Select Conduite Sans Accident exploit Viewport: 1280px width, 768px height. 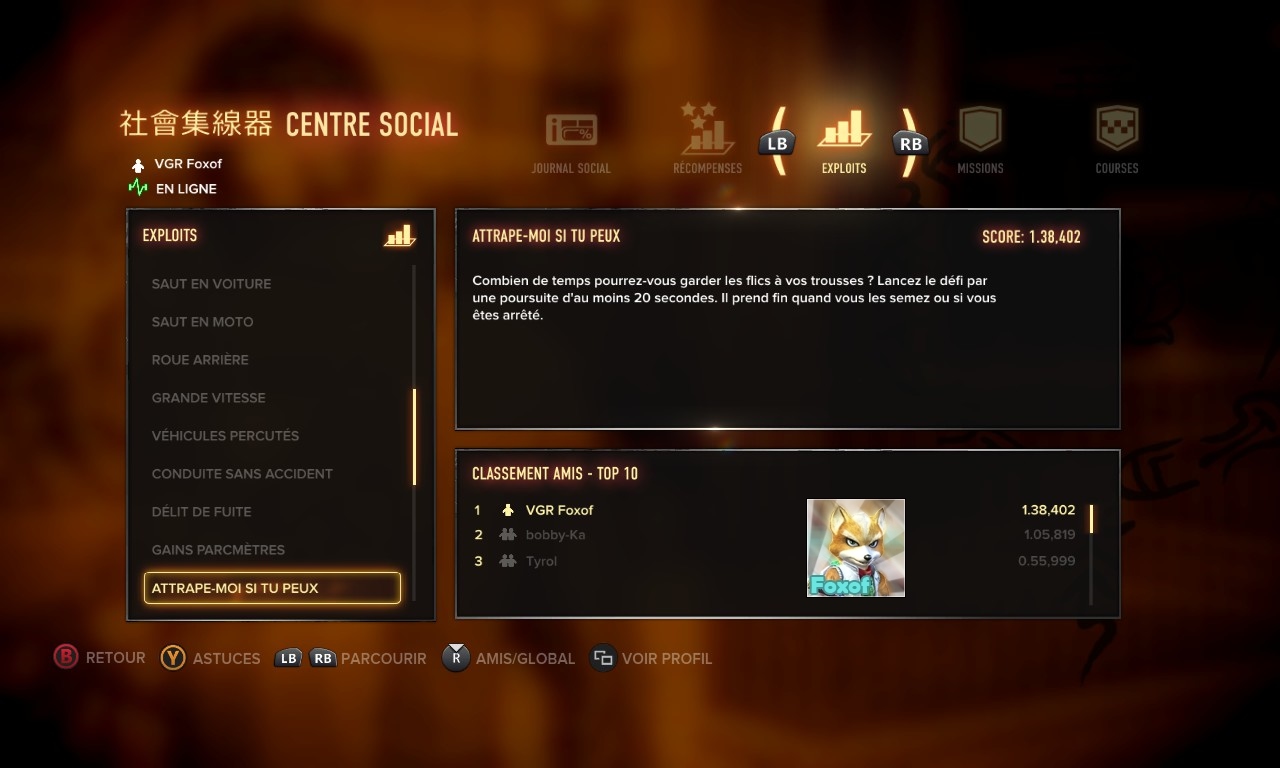point(242,474)
